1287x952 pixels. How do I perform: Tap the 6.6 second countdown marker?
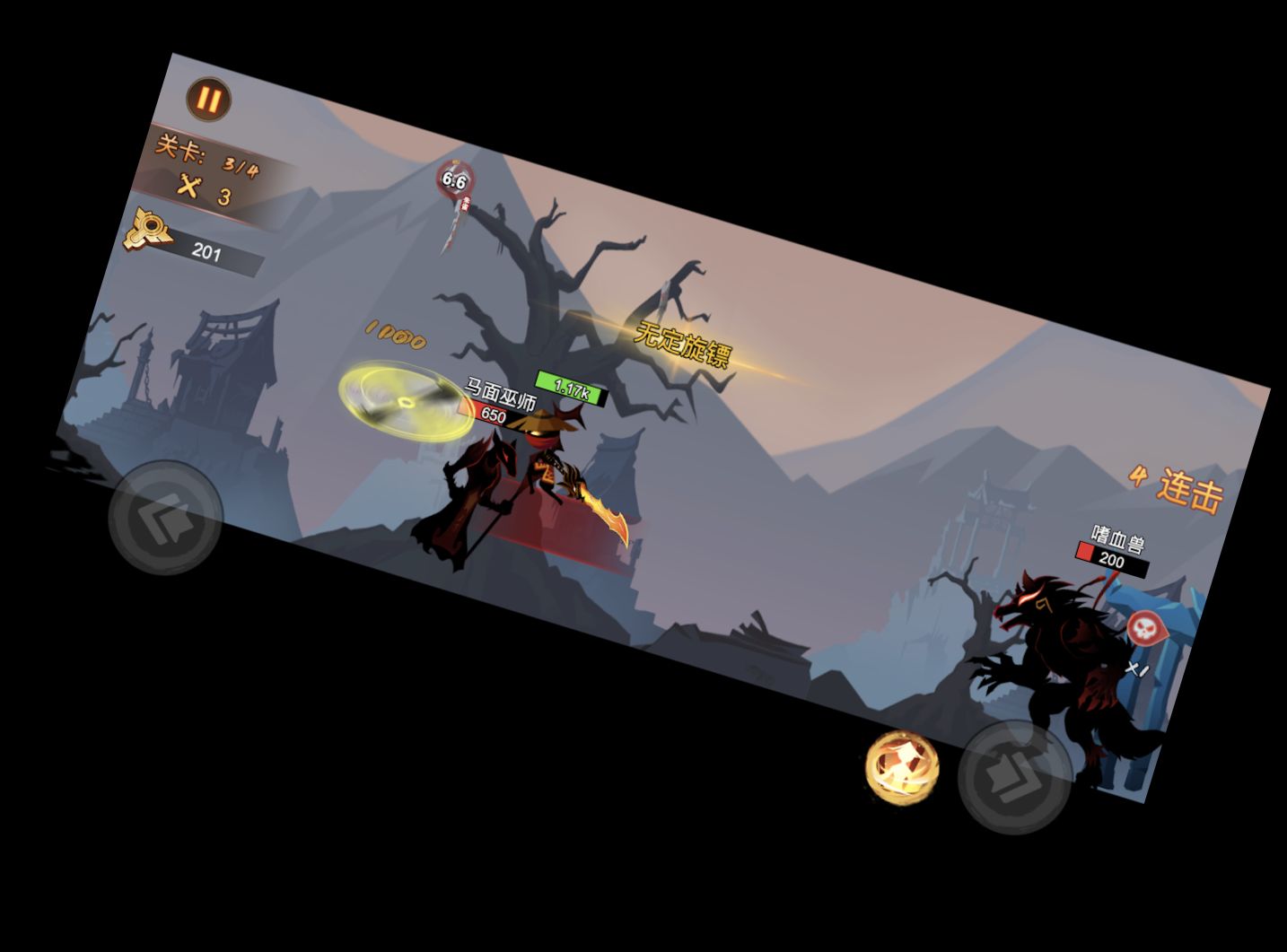coord(453,178)
